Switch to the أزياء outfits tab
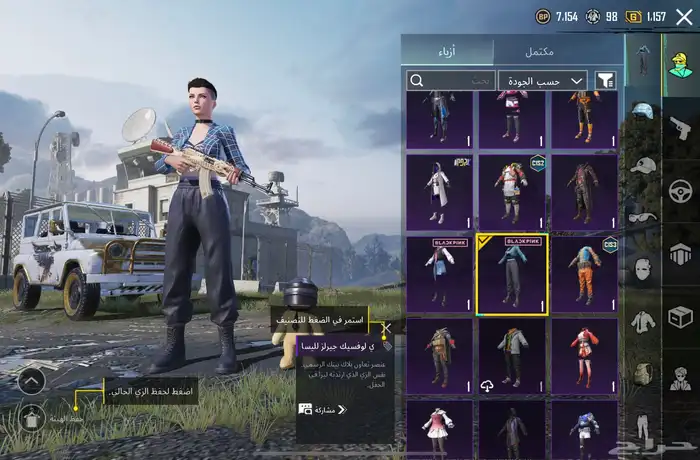The width and height of the screenshot is (700, 460). [x=447, y=51]
